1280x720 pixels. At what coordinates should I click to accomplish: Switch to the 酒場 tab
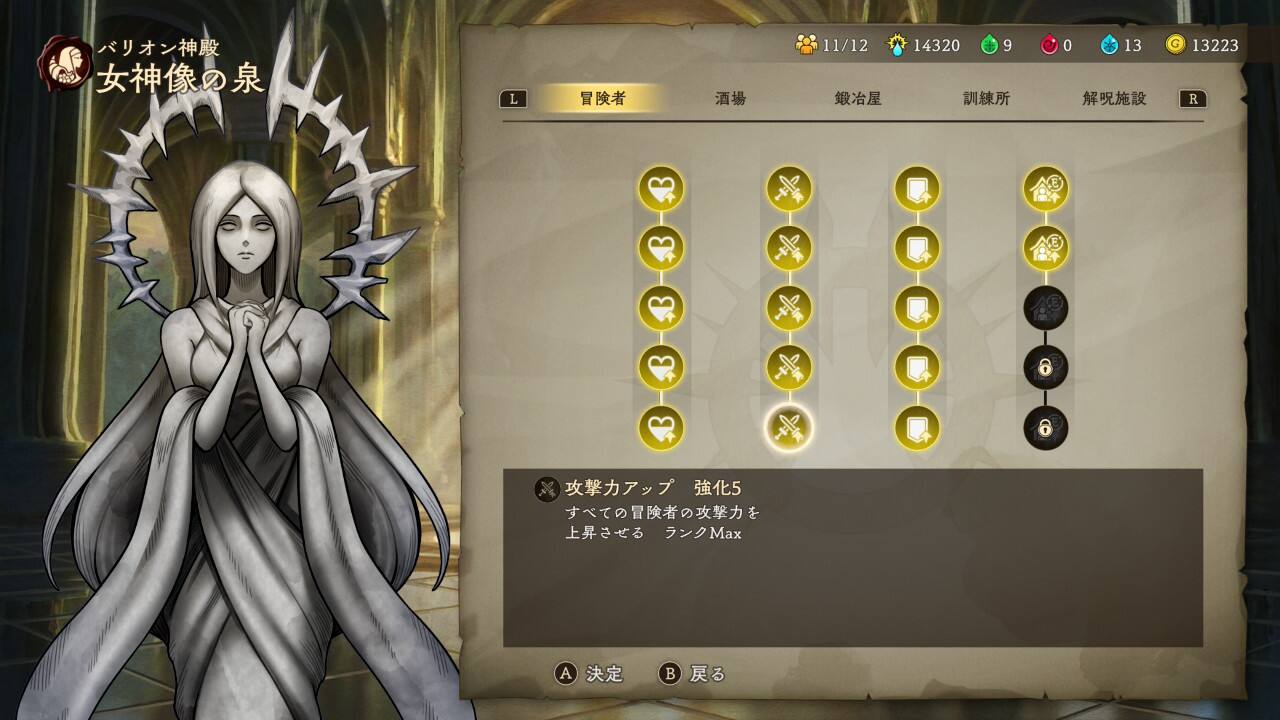[x=730, y=99]
